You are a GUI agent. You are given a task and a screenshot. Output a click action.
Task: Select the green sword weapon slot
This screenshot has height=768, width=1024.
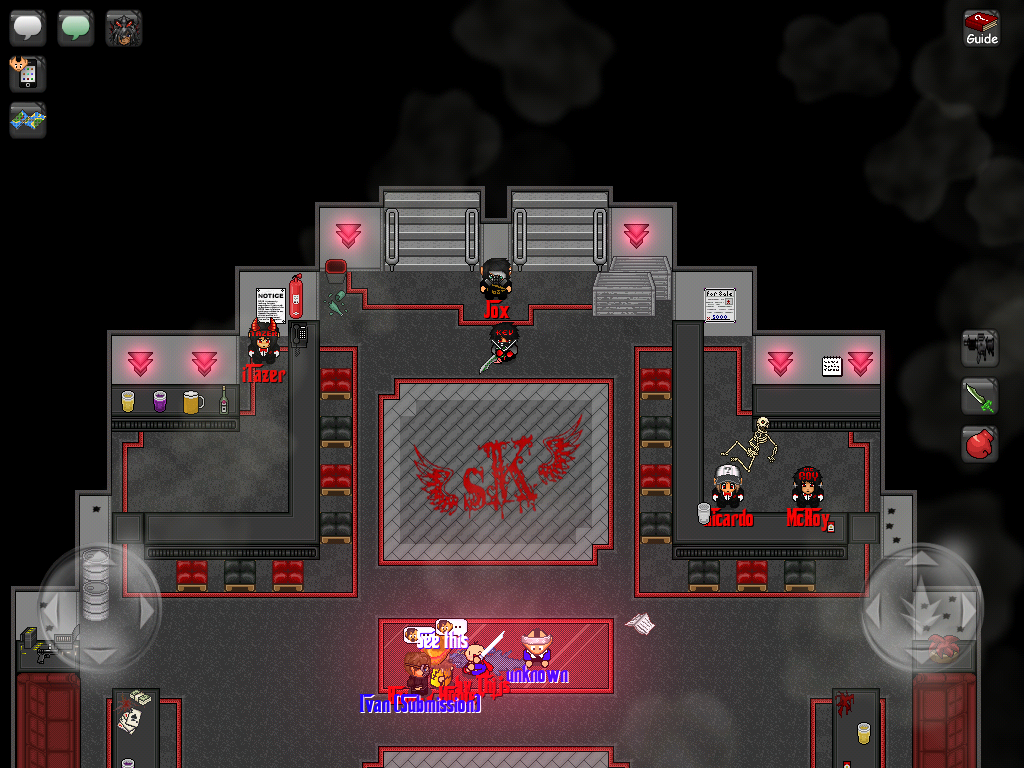tap(980, 396)
